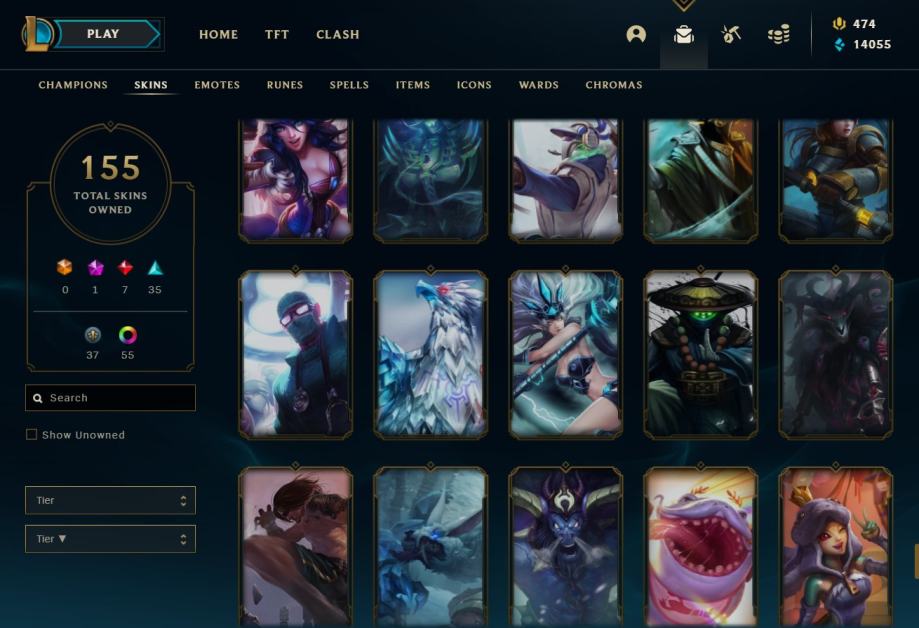Viewport: 919px width, 628px height.
Task: Open the Tier ▼ sorting dropdown
Action: (x=110, y=539)
